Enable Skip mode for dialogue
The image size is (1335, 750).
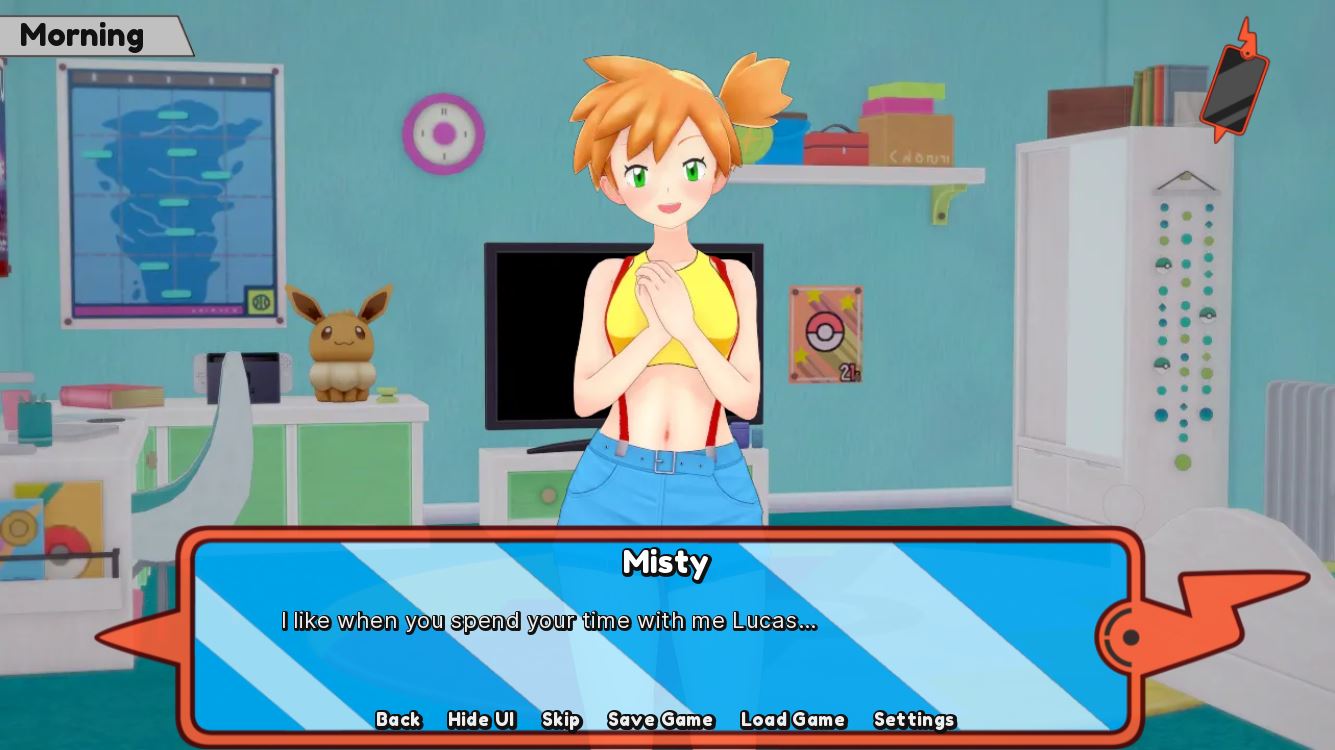click(561, 719)
